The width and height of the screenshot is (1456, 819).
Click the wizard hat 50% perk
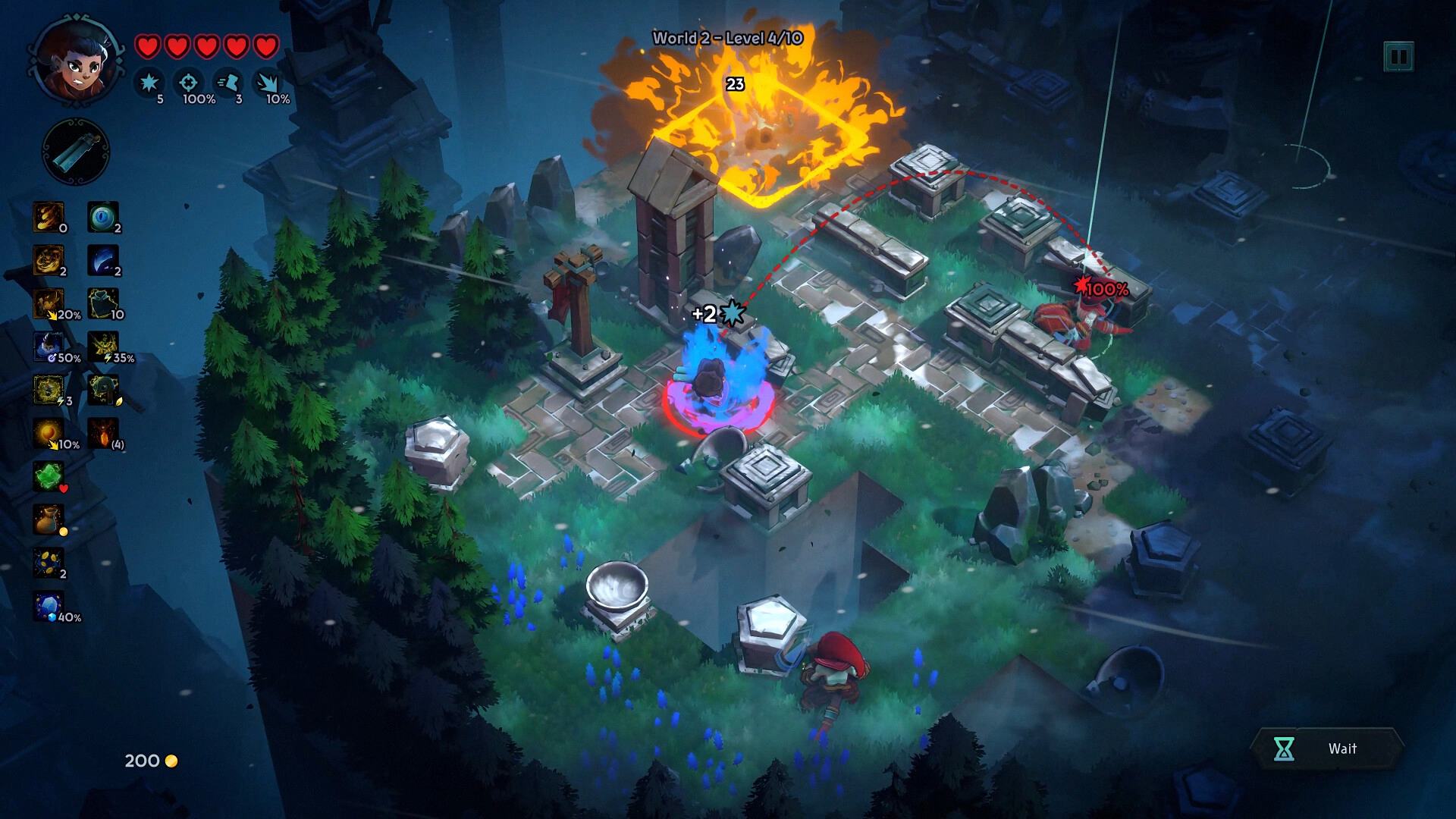(49, 347)
